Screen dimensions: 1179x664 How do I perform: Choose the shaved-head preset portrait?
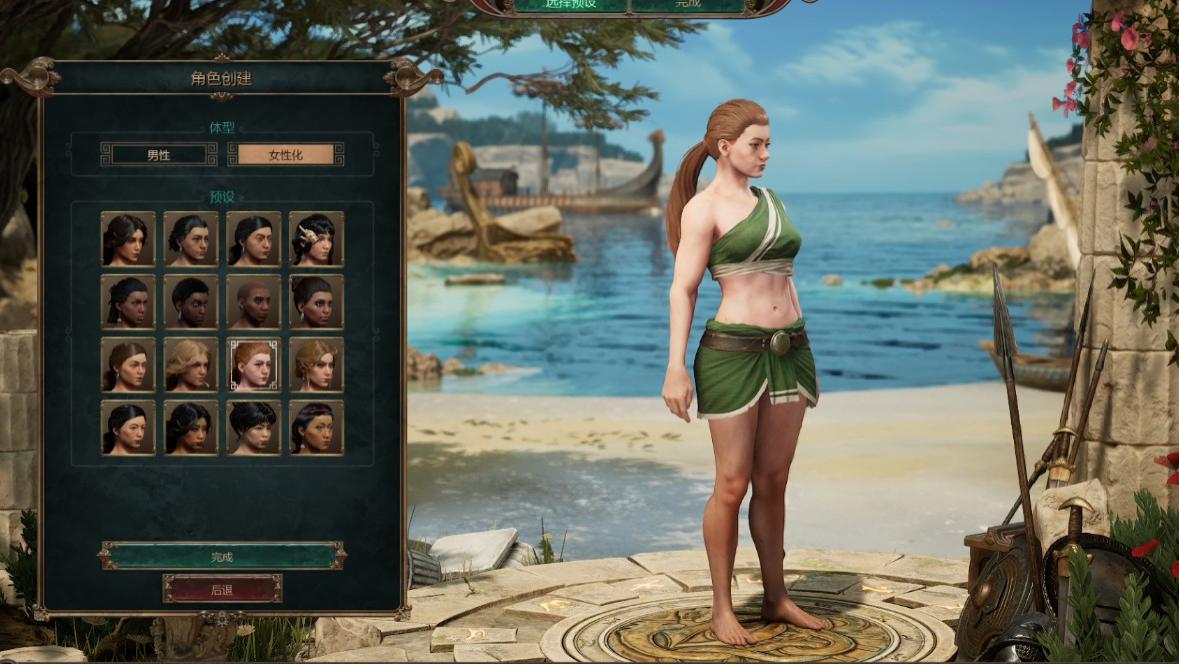click(253, 301)
